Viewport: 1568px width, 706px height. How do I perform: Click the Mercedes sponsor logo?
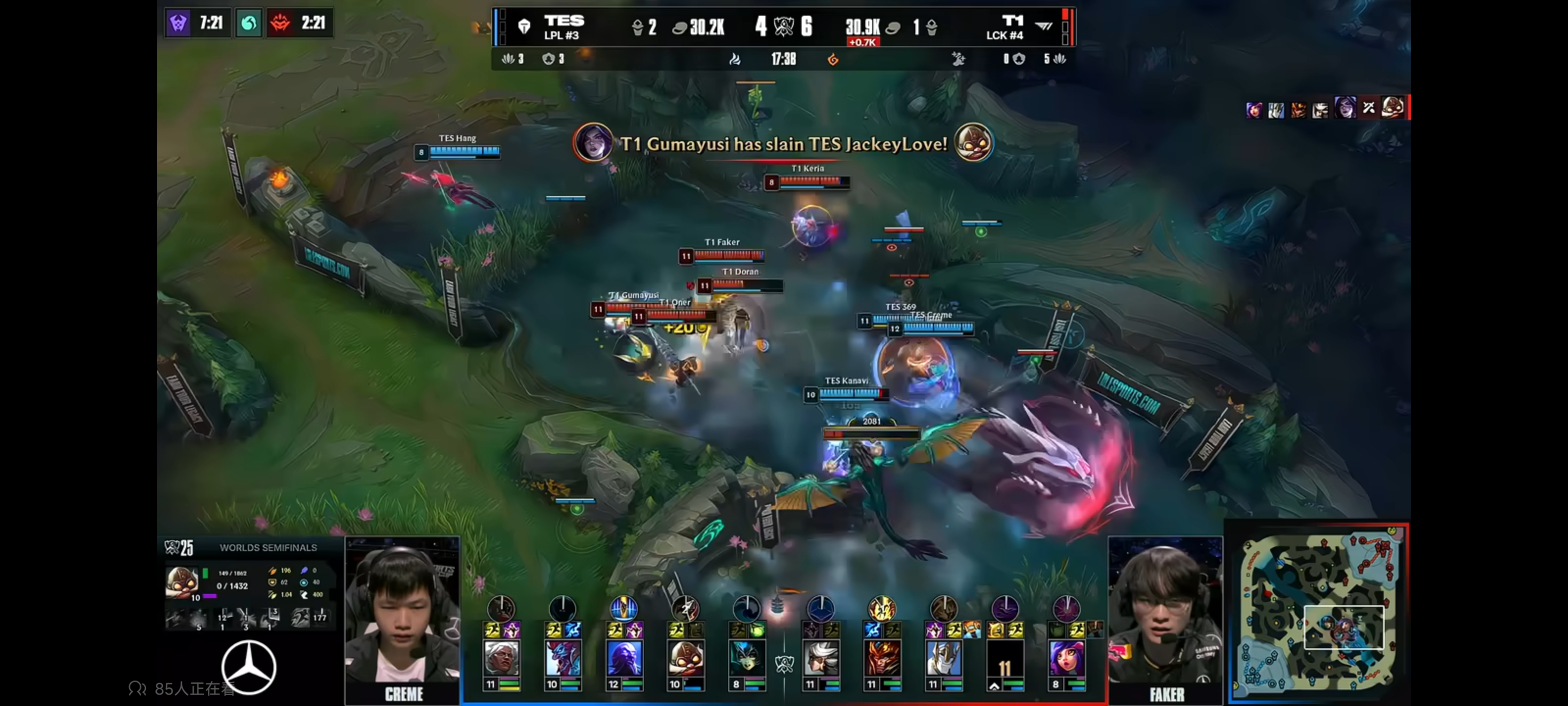tap(248, 667)
